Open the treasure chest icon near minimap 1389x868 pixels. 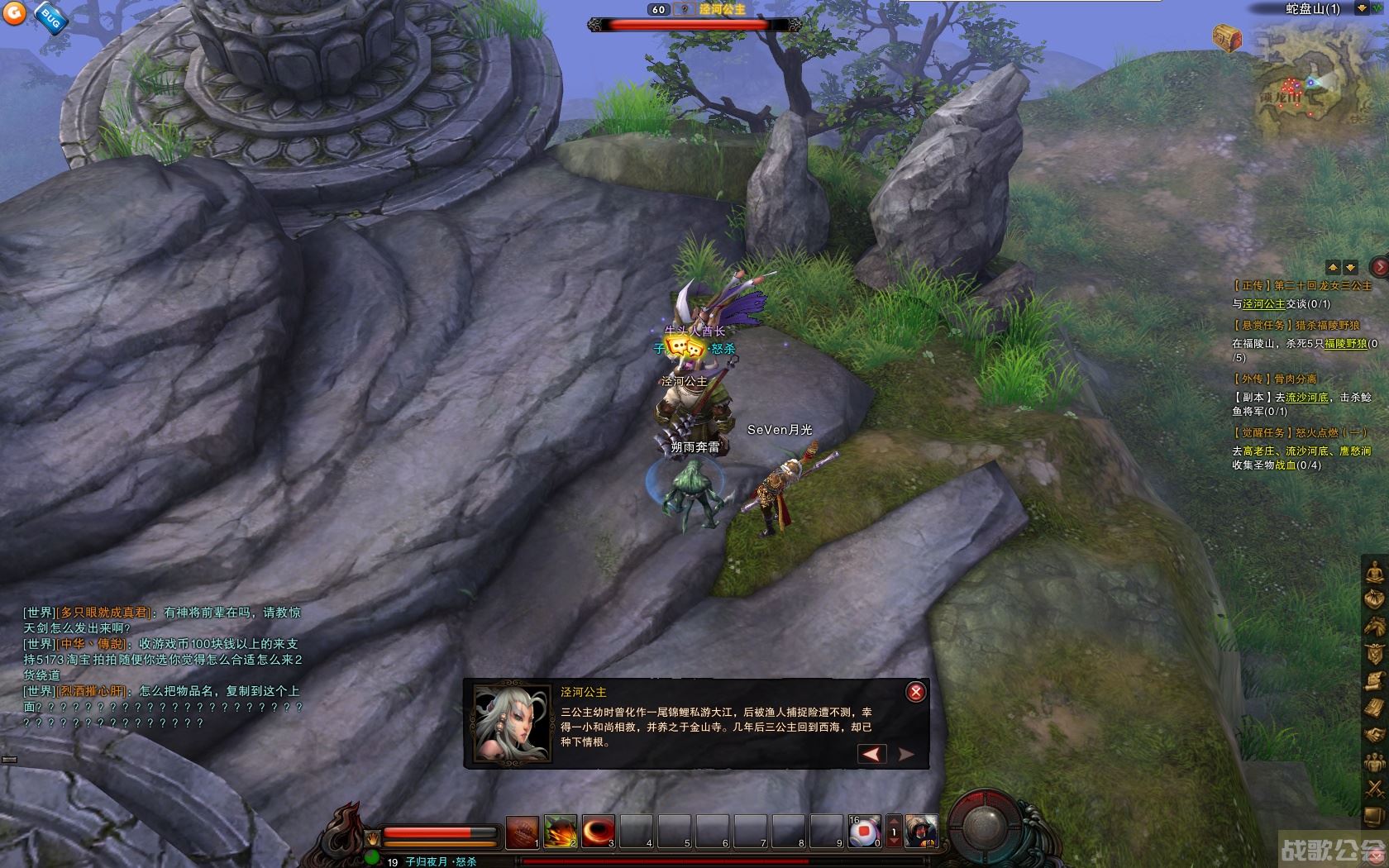click(1227, 37)
